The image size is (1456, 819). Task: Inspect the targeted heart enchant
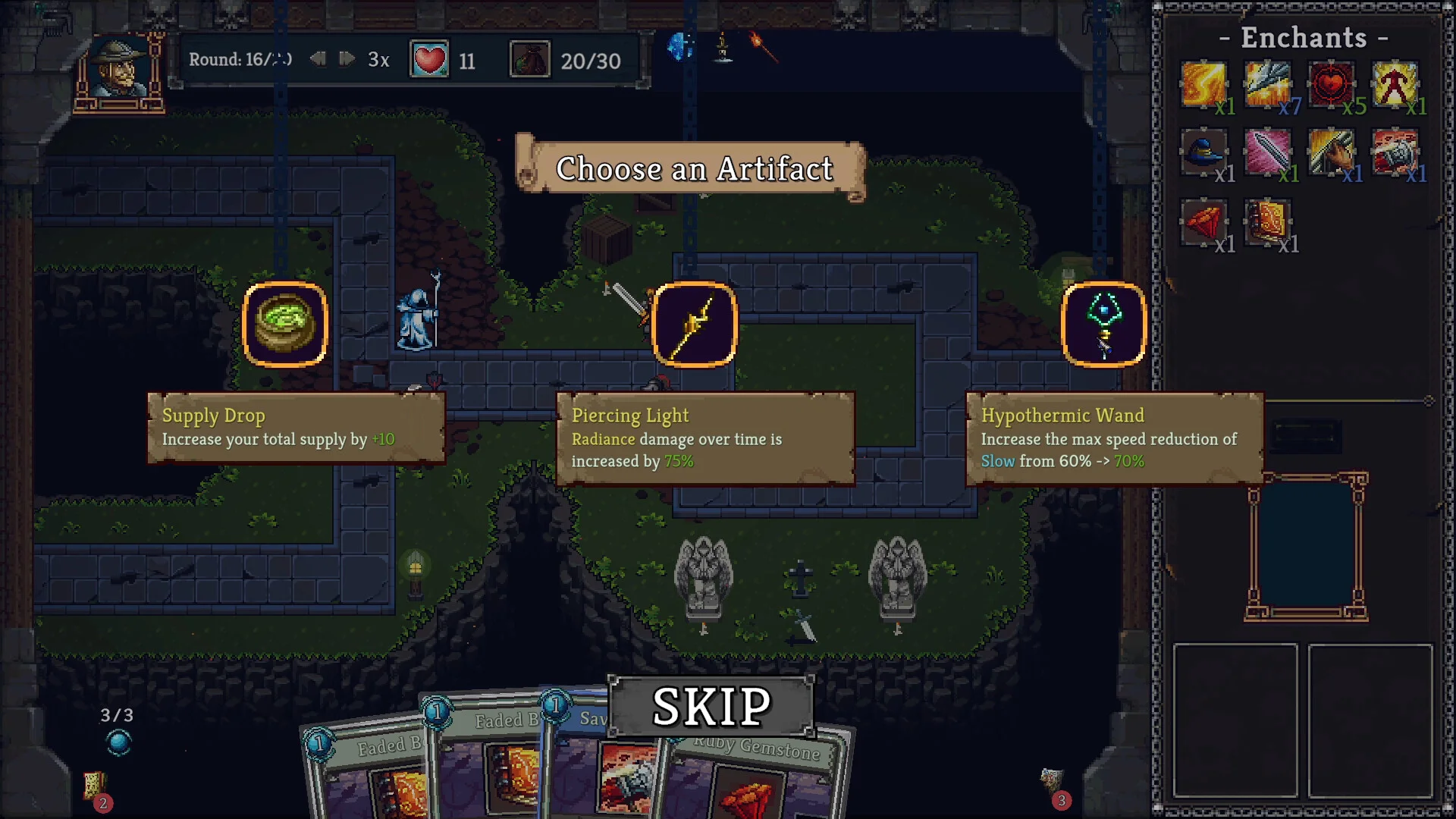[x=1331, y=84]
